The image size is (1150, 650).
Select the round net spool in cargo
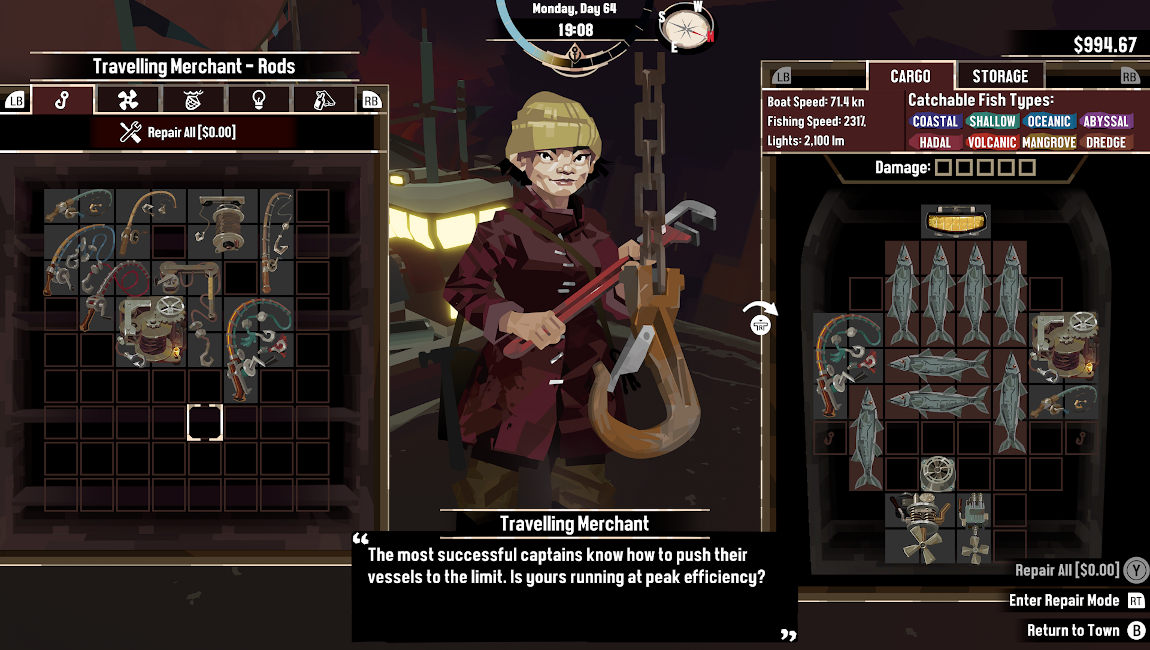937,472
